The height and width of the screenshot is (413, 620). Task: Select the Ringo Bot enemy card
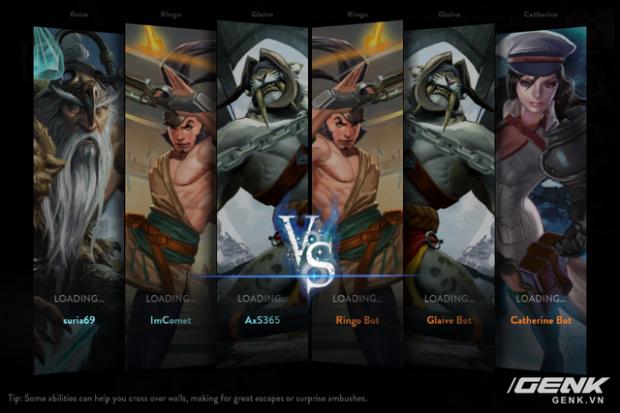tap(357, 190)
